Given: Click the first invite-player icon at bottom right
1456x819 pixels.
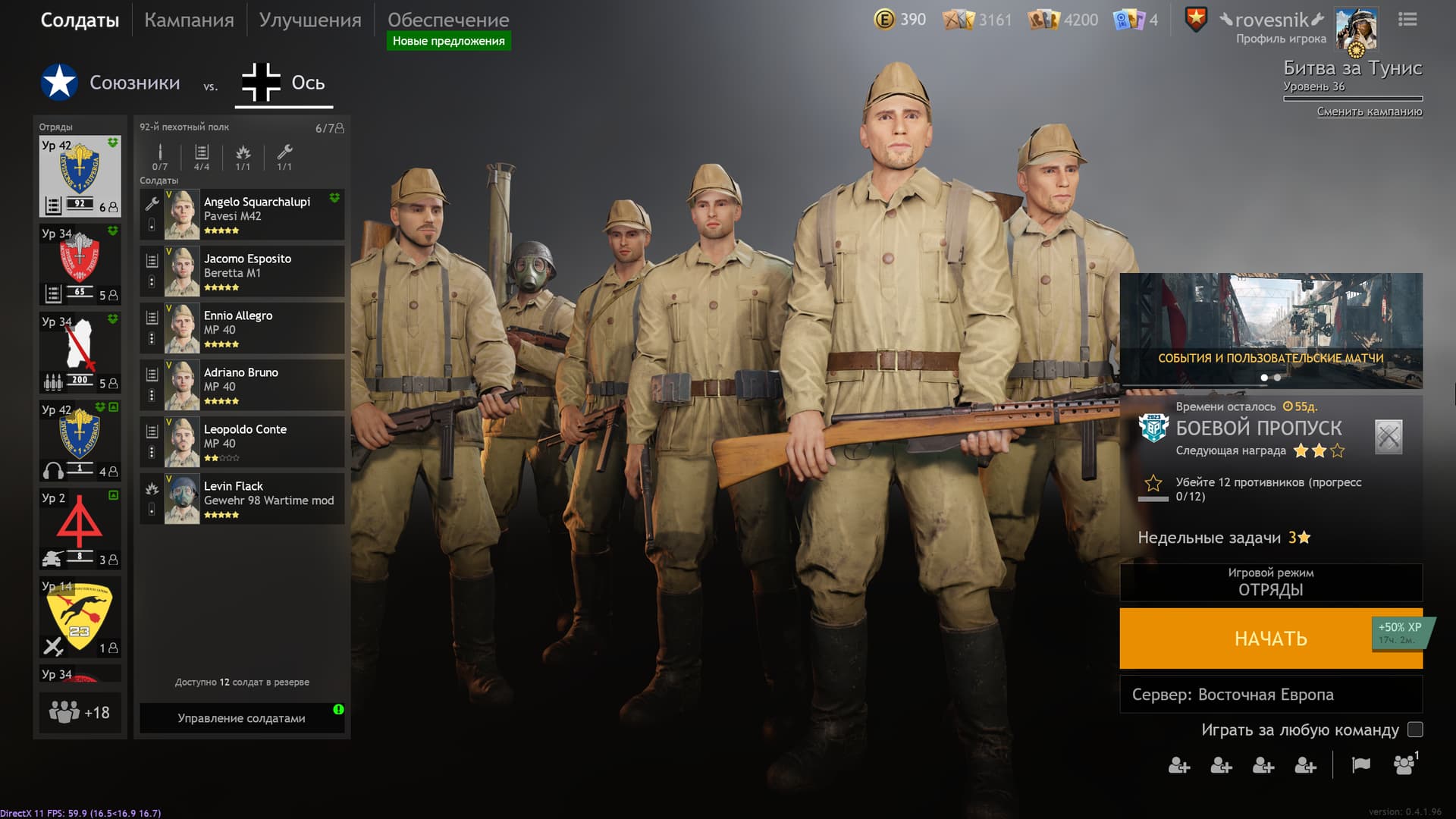Looking at the screenshot, I should pyautogui.click(x=1180, y=767).
